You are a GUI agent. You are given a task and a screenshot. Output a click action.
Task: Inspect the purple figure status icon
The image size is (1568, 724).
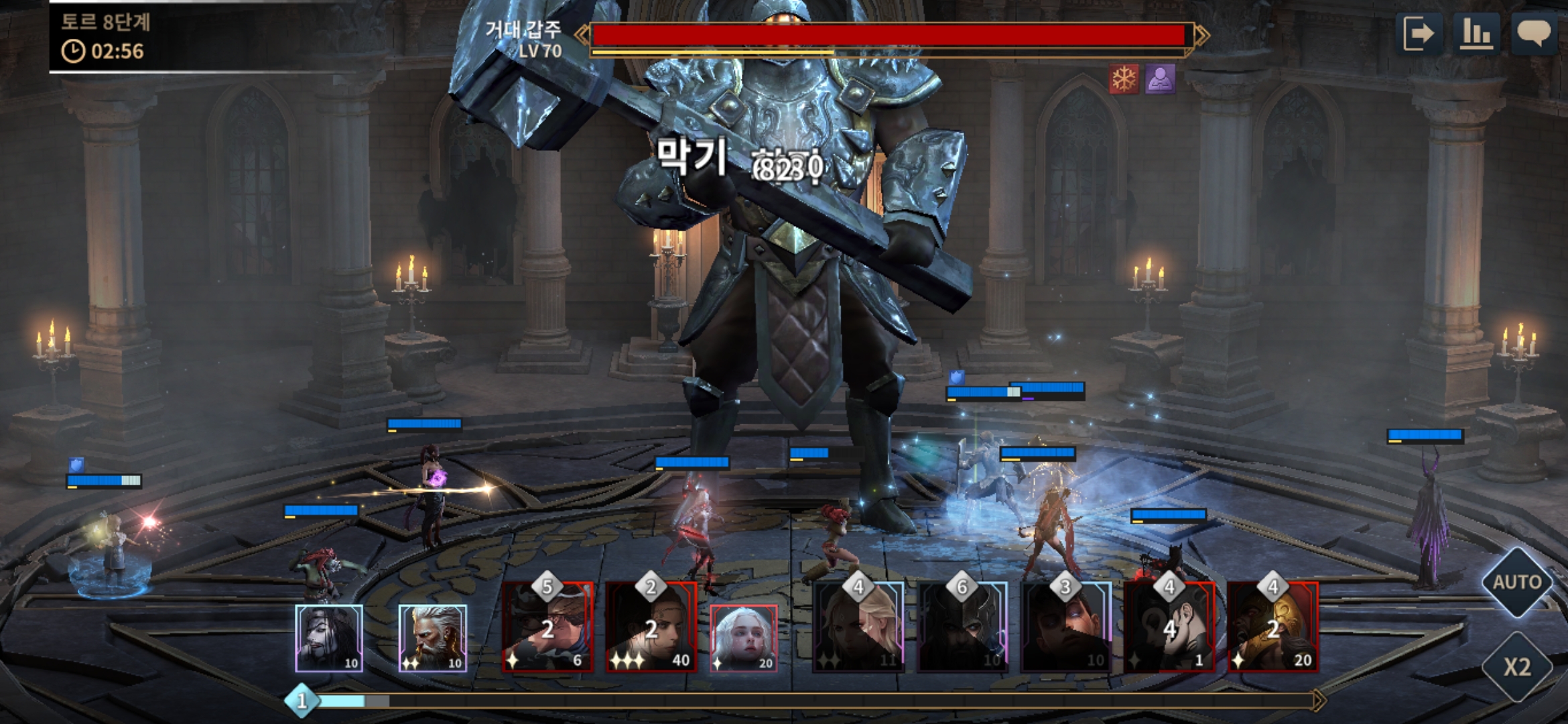coord(1160,80)
